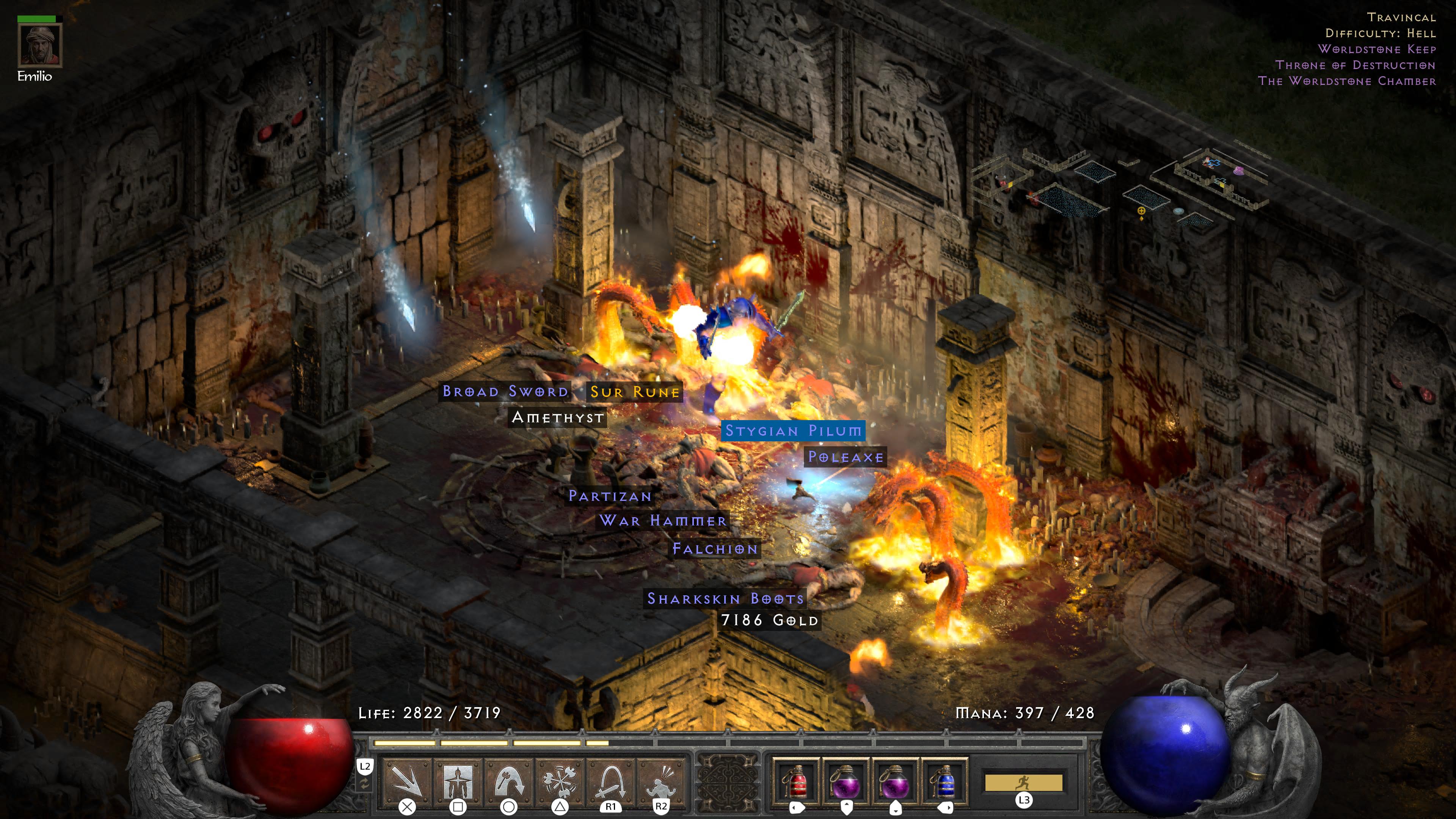Activate the leaping sword arc skill
1456x819 pixels.
tap(610, 781)
